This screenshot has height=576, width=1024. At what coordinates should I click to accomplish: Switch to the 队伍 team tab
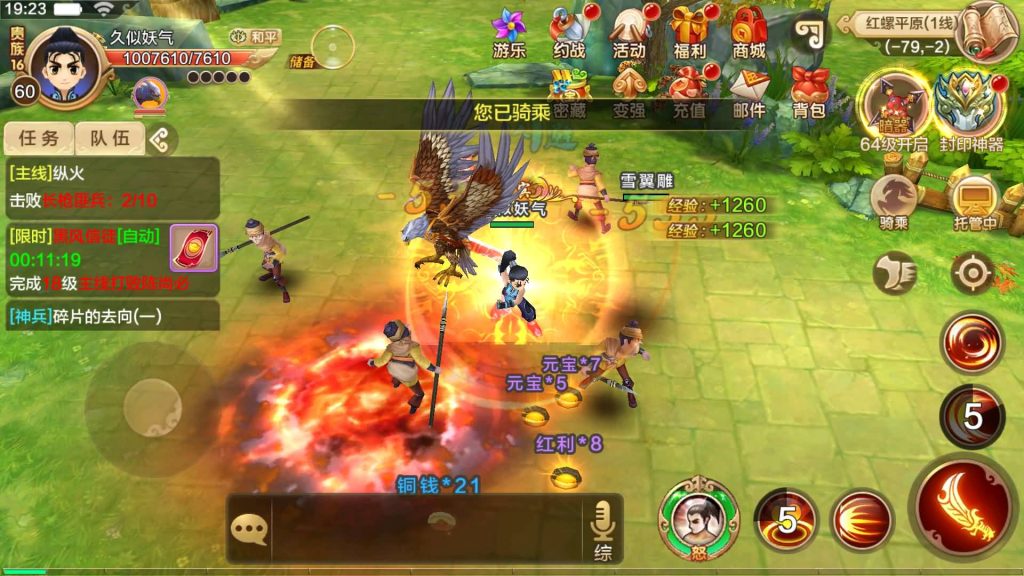(x=111, y=139)
